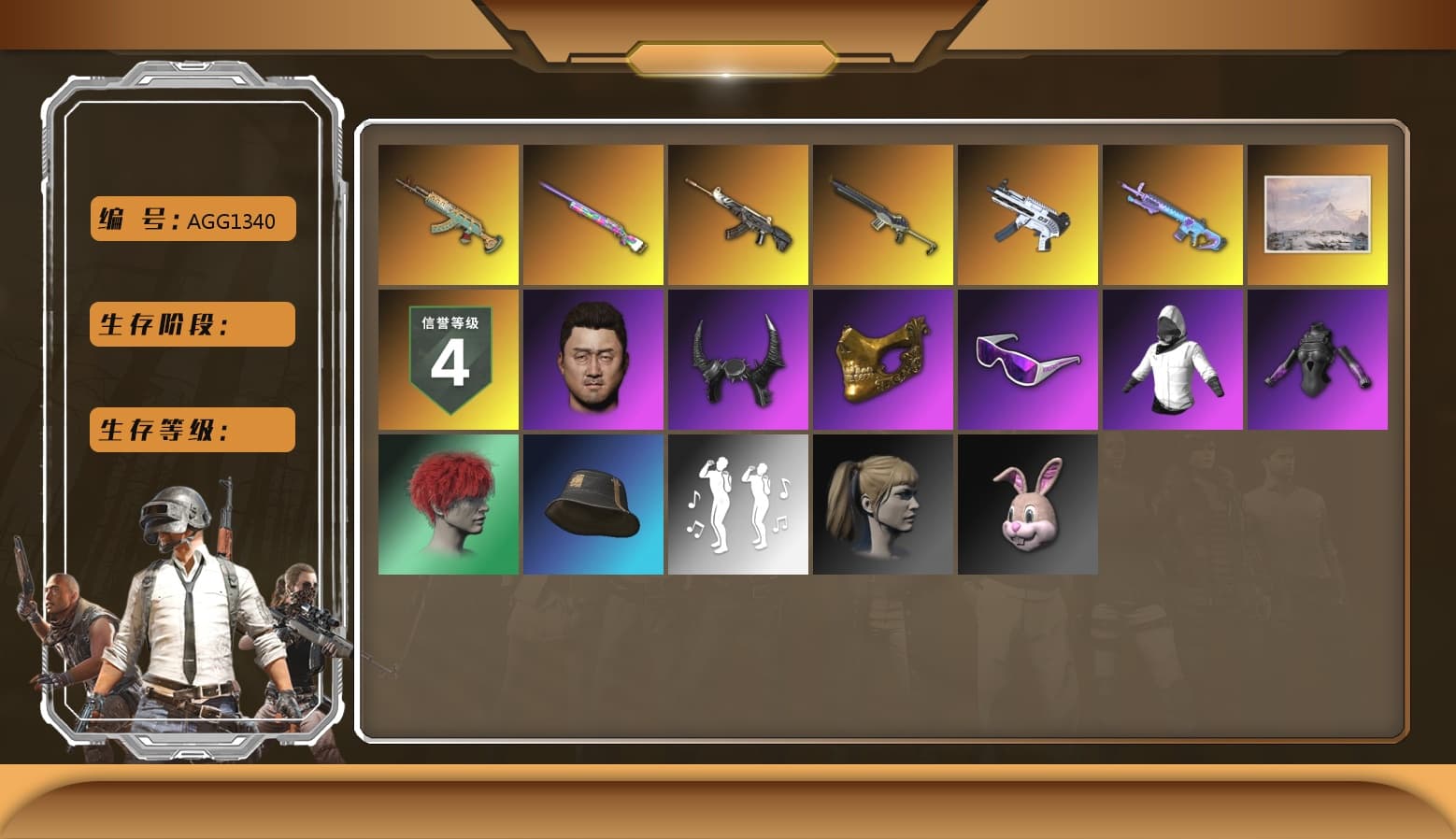1456x839 pixels.
Task: Click the black horned headgear item
Action: click(737, 359)
